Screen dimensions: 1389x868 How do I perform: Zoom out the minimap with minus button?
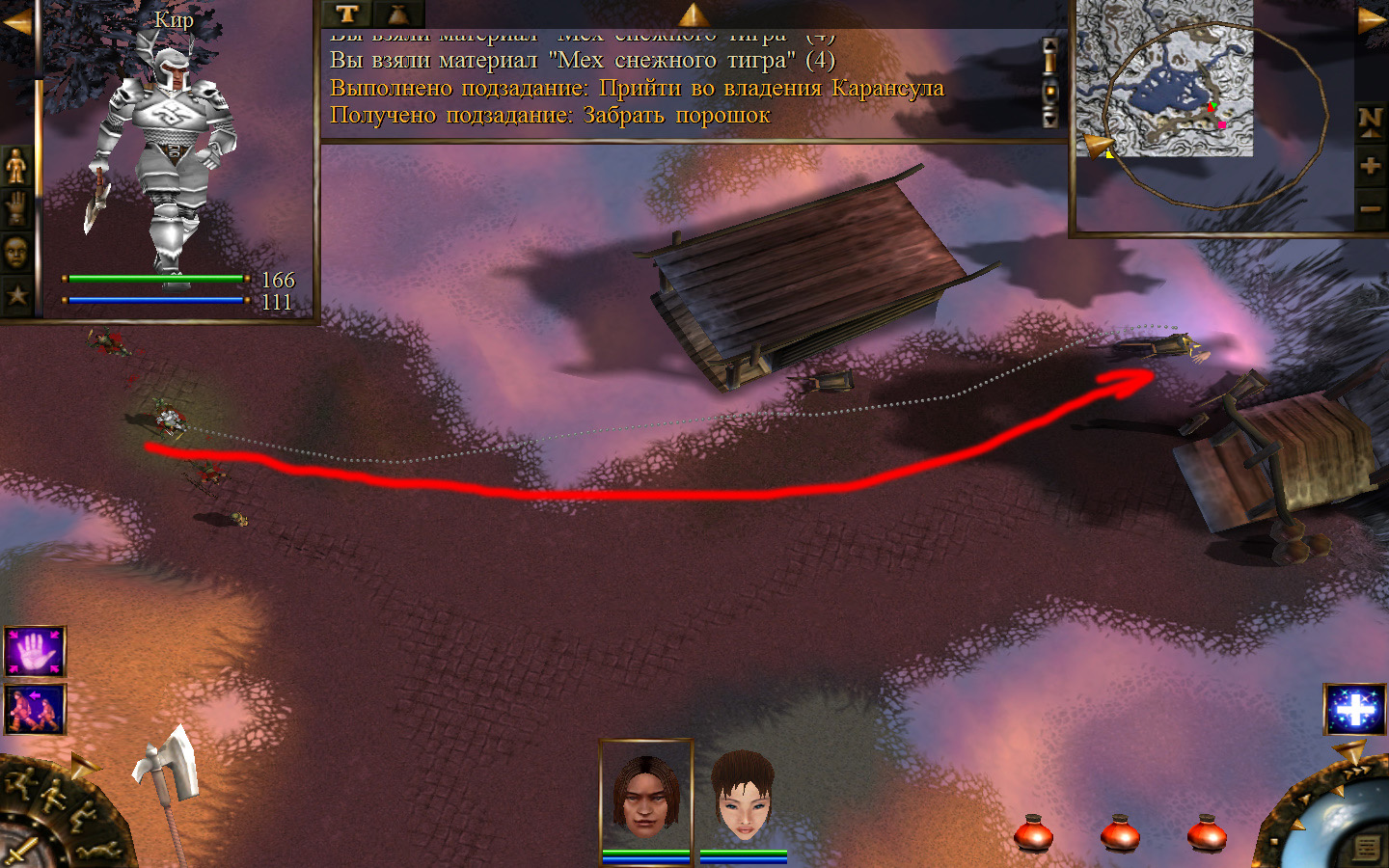pyautogui.click(x=1371, y=208)
